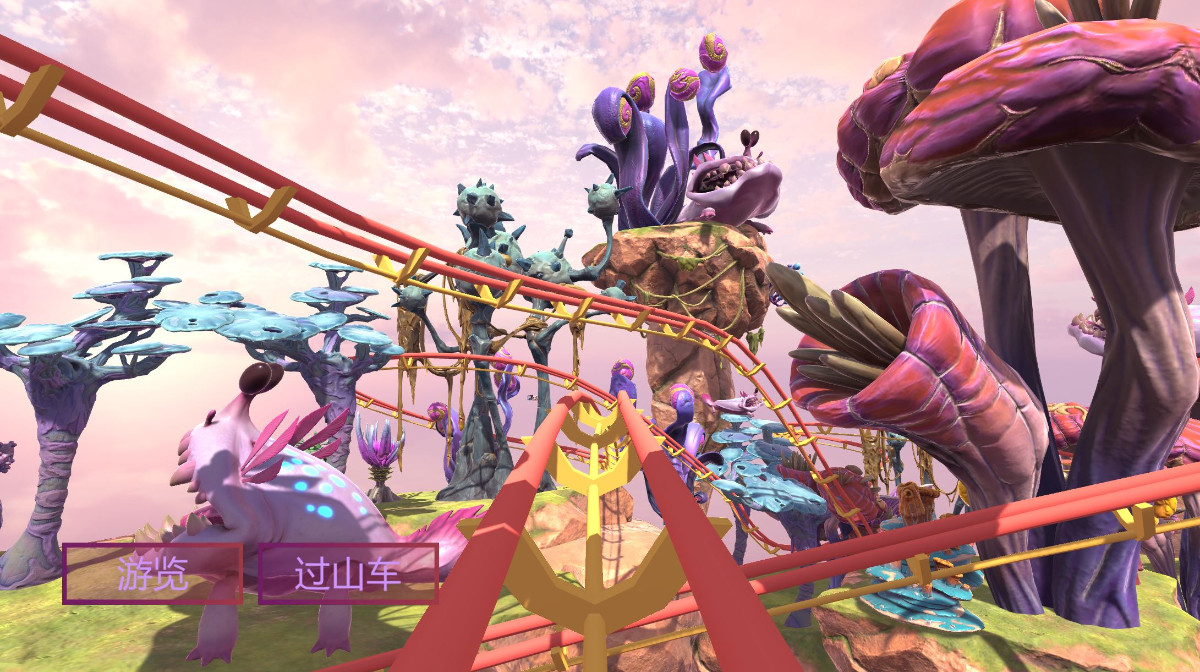Select the 过山车 button
The width and height of the screenshot is (1200, 672).
pyautogui.click(x=348, y=574)
